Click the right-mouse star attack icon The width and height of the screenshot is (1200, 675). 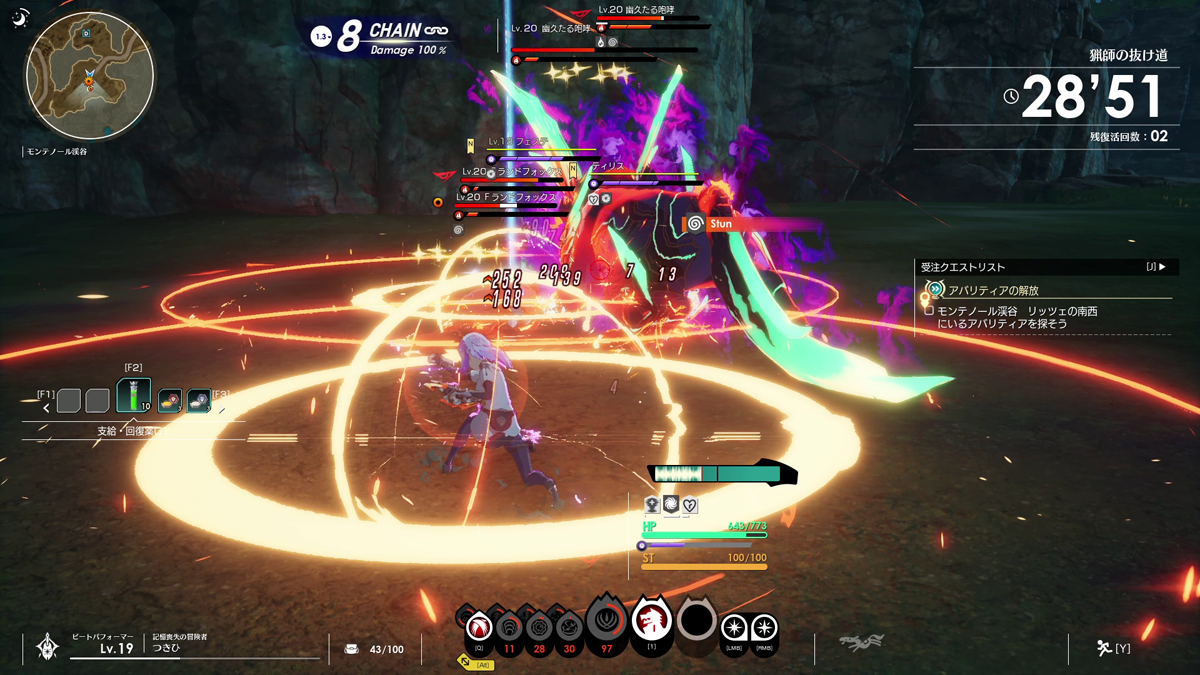click(x=765, y=628)
